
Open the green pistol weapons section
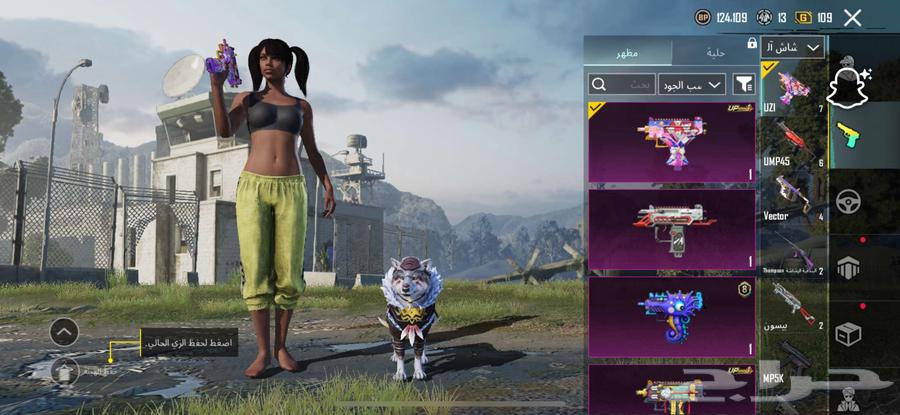point(849,133)
